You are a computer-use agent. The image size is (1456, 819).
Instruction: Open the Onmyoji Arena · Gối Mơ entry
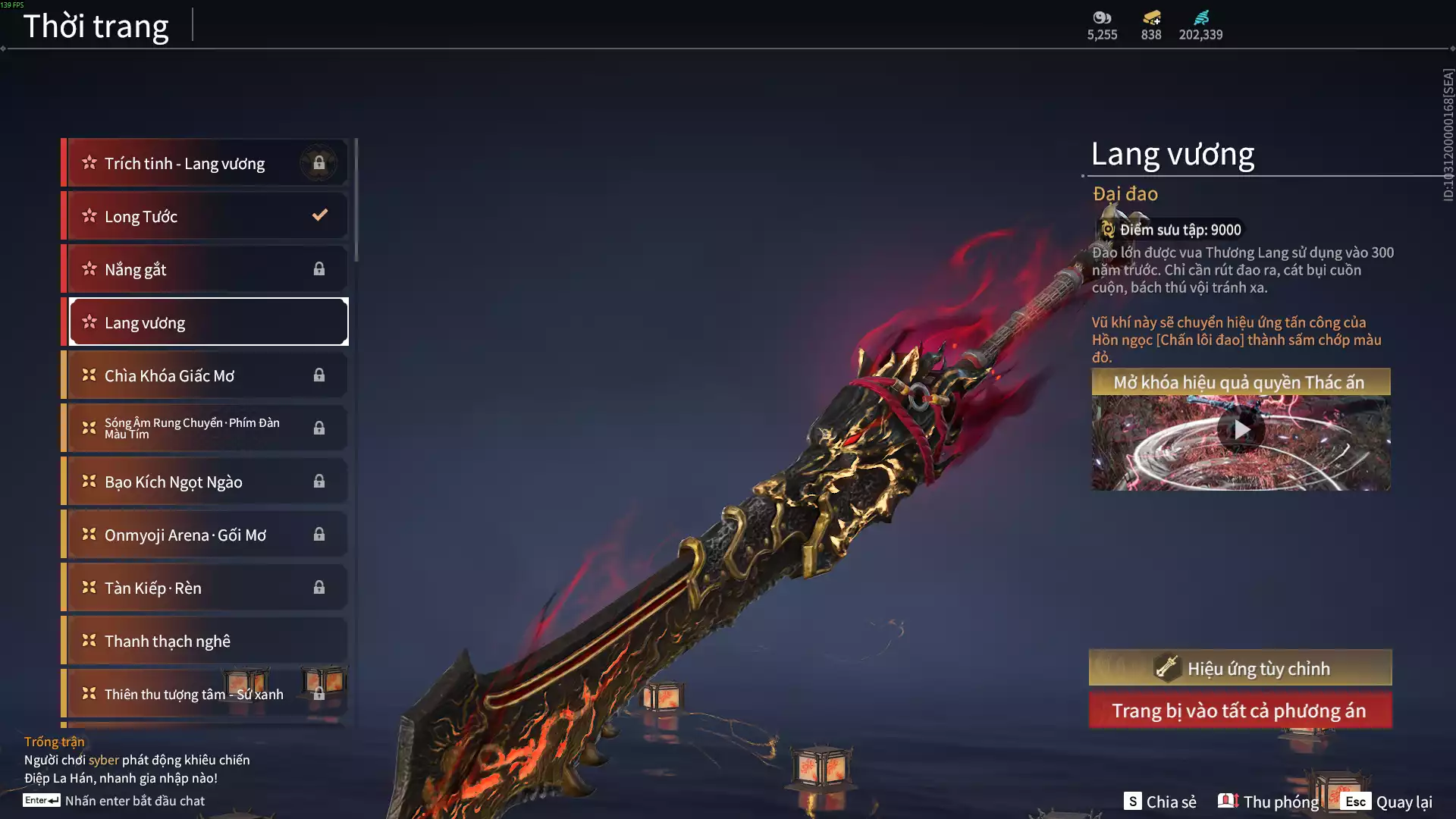tap(205, 535)
